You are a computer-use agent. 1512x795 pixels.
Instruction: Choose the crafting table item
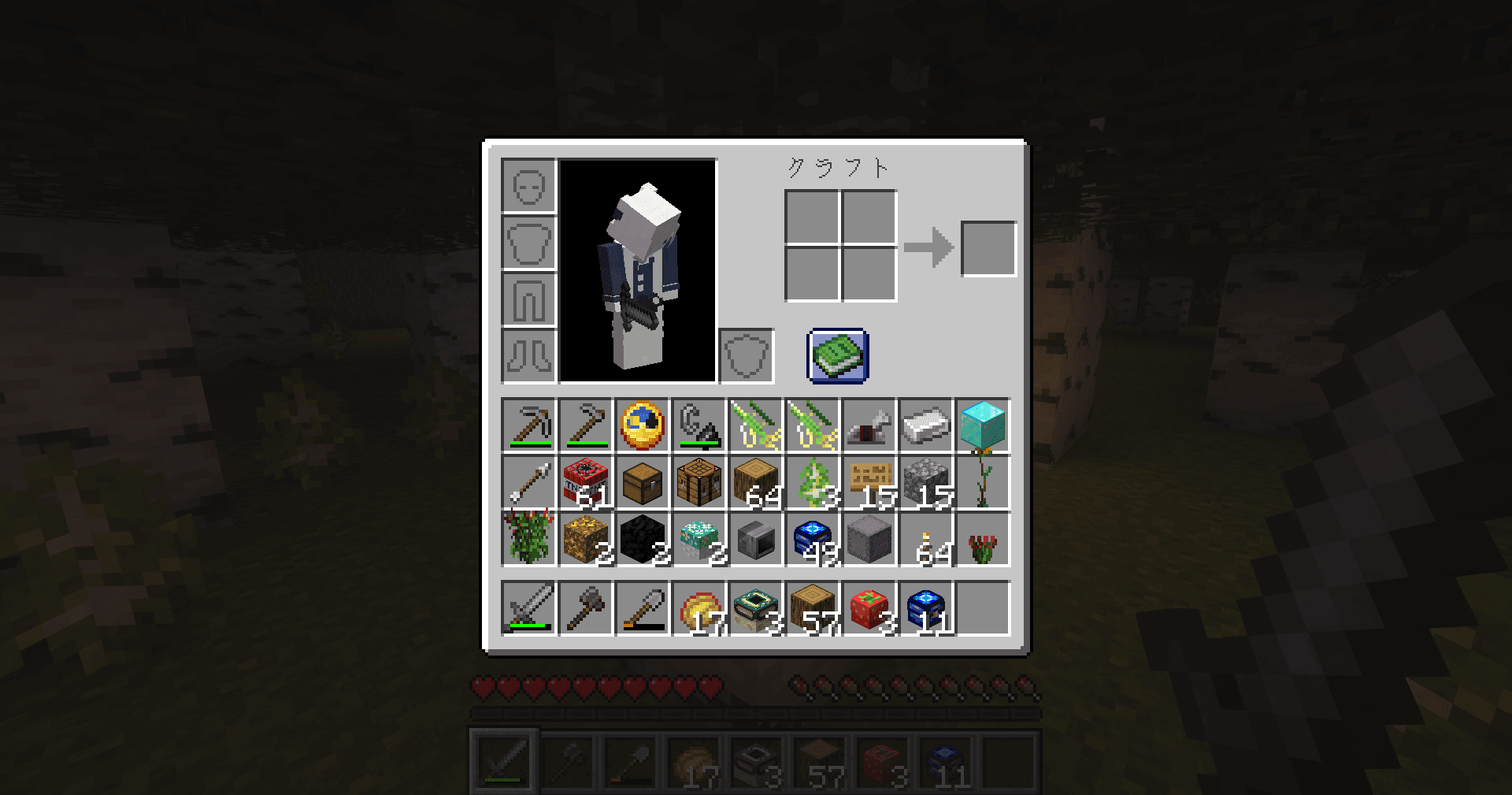click(x=699, y=482)
